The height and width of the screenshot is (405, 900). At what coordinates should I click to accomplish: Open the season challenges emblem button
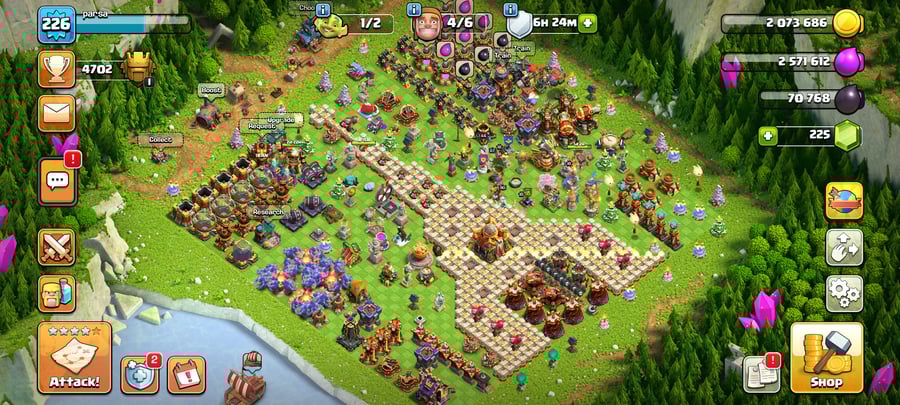tap(844, 200)
